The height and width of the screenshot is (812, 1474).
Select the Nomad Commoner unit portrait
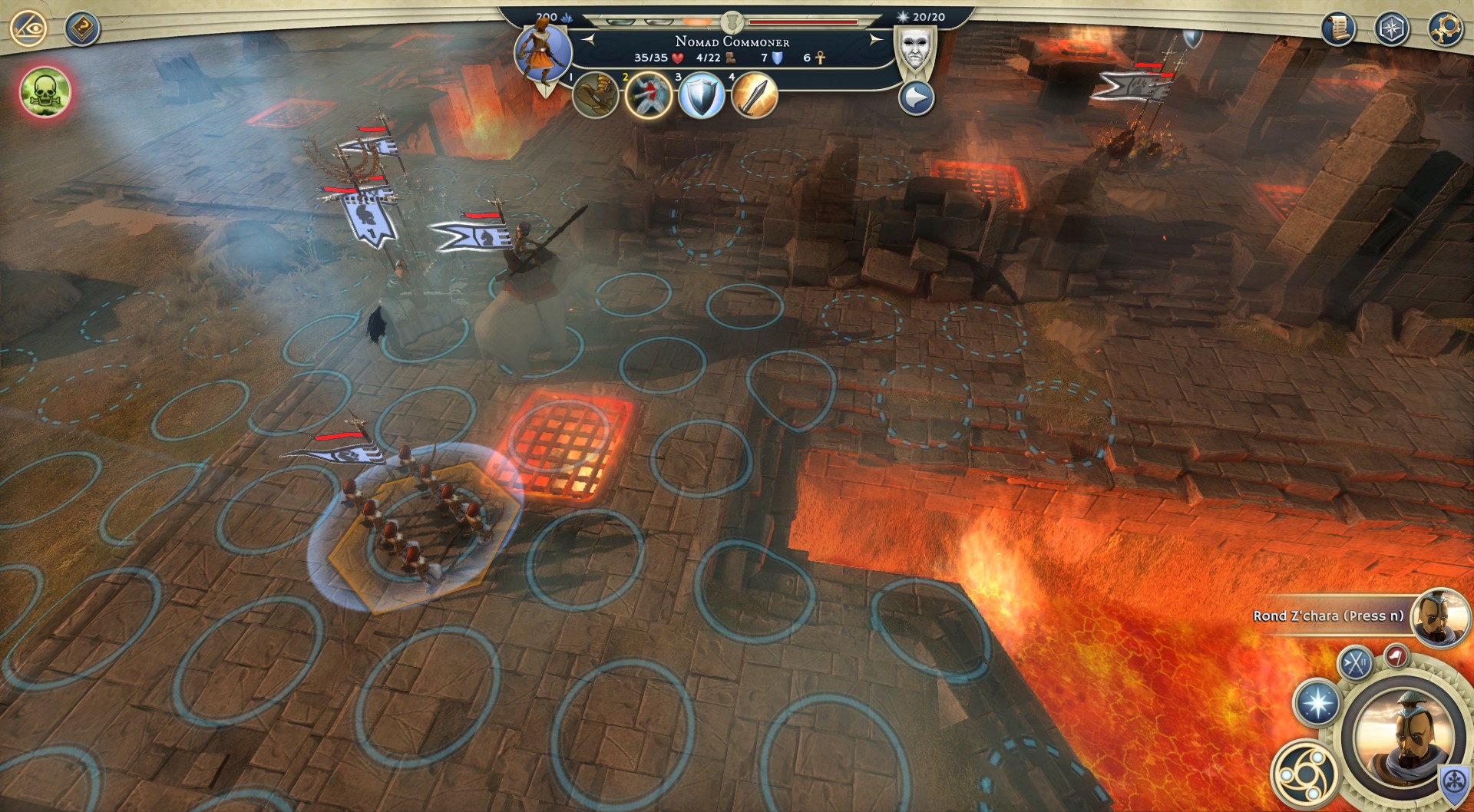click(542, 53)
